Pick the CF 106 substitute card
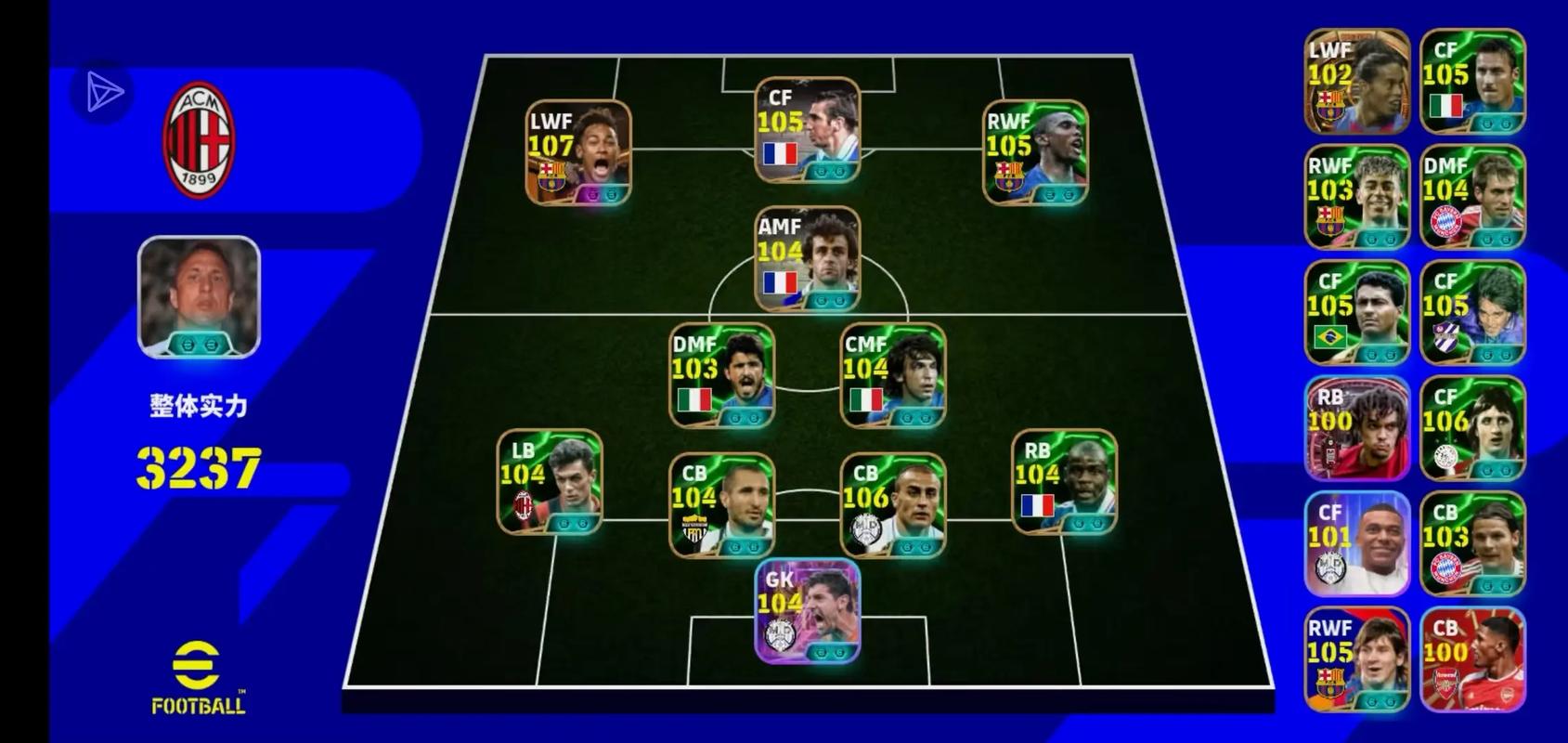 click(x=1471, y=428)
